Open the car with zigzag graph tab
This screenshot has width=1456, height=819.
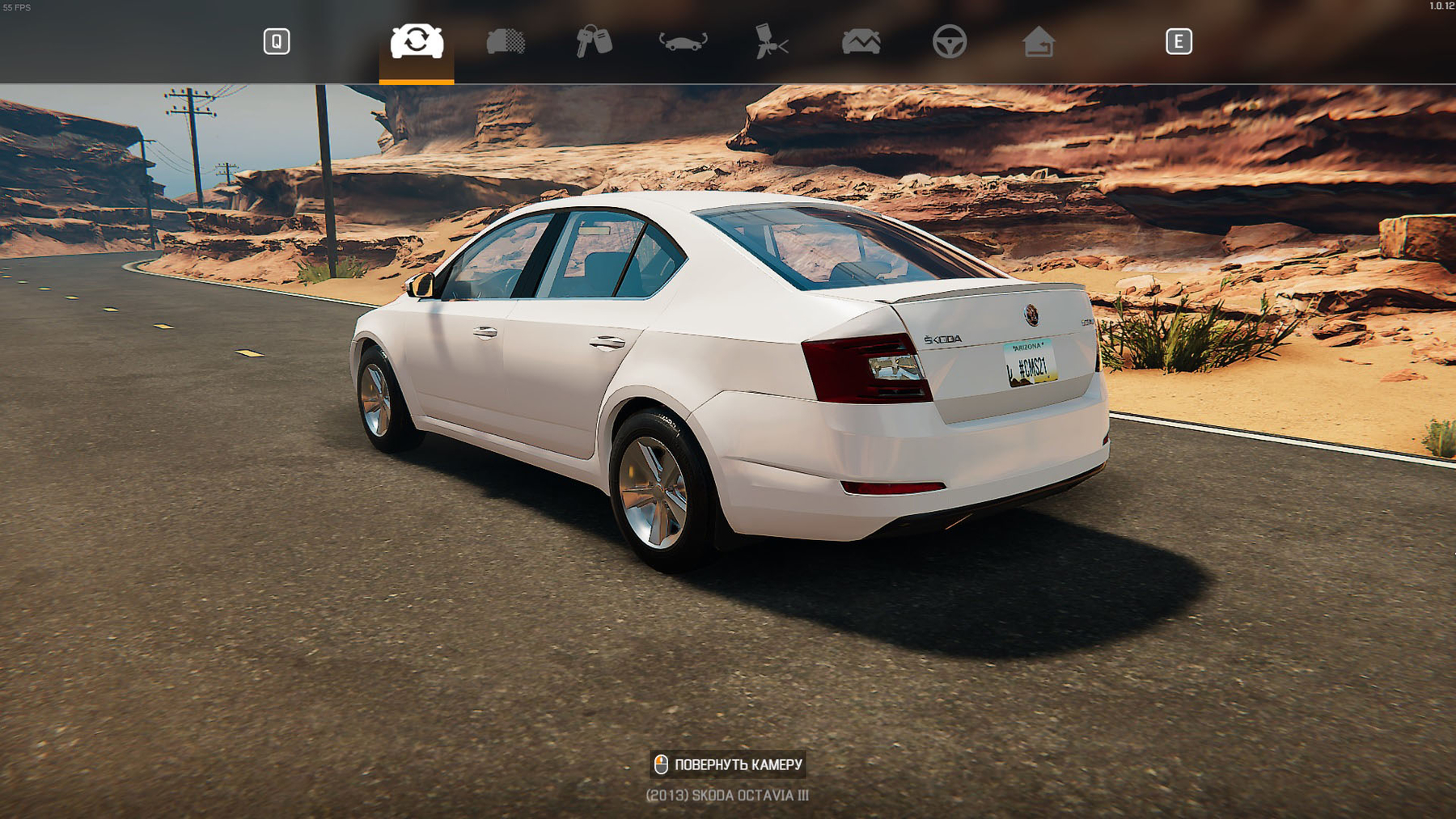coord(861,41)
